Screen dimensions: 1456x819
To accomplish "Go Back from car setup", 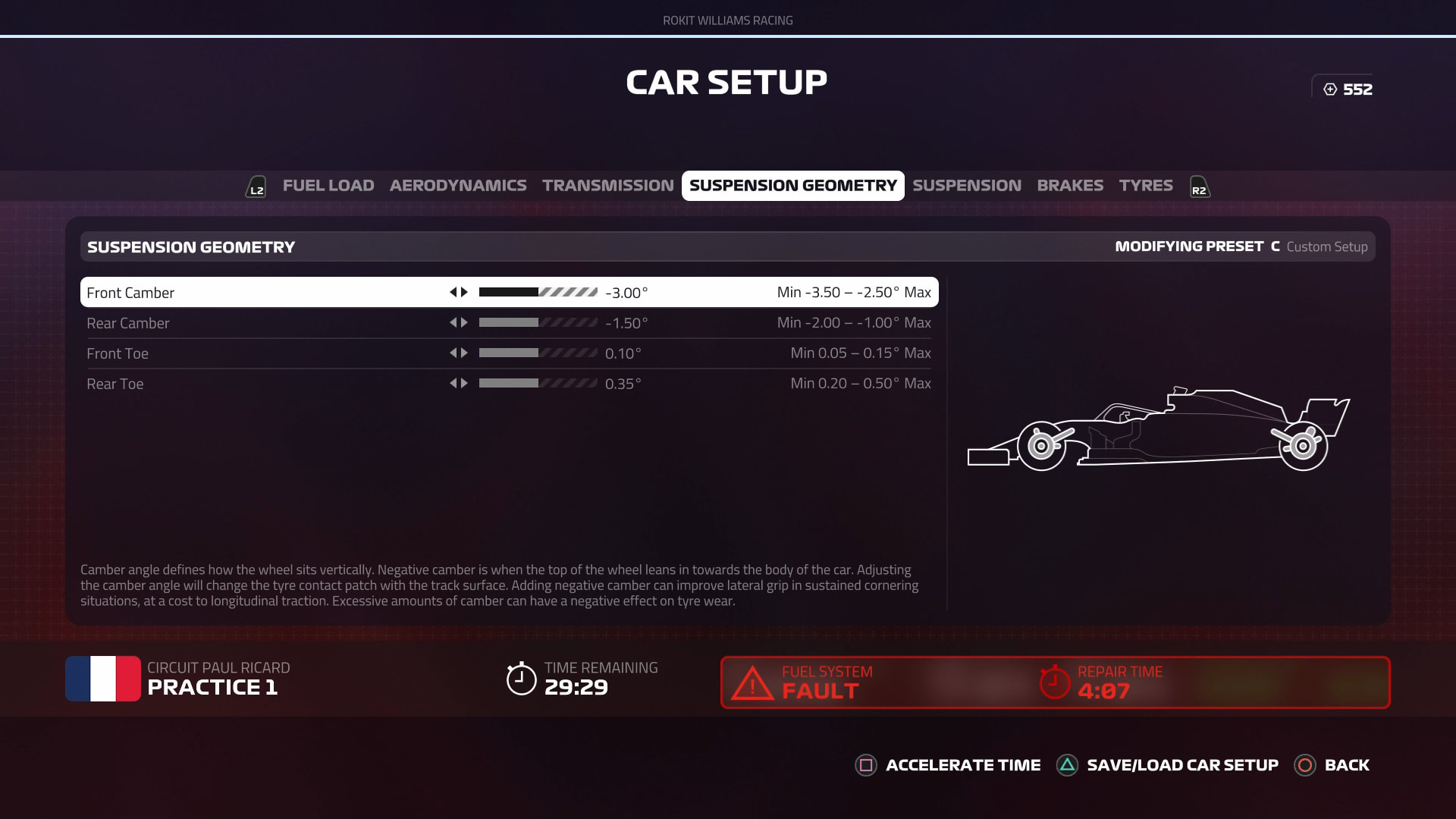I will tap(1332, 765).
